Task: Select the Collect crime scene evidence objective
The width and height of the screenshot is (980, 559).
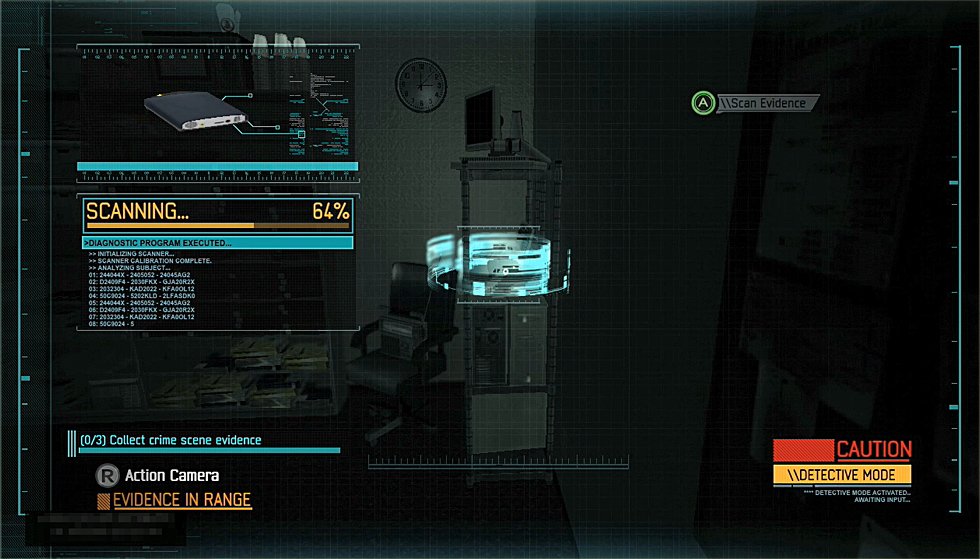Action: click(x=171, y=440)
